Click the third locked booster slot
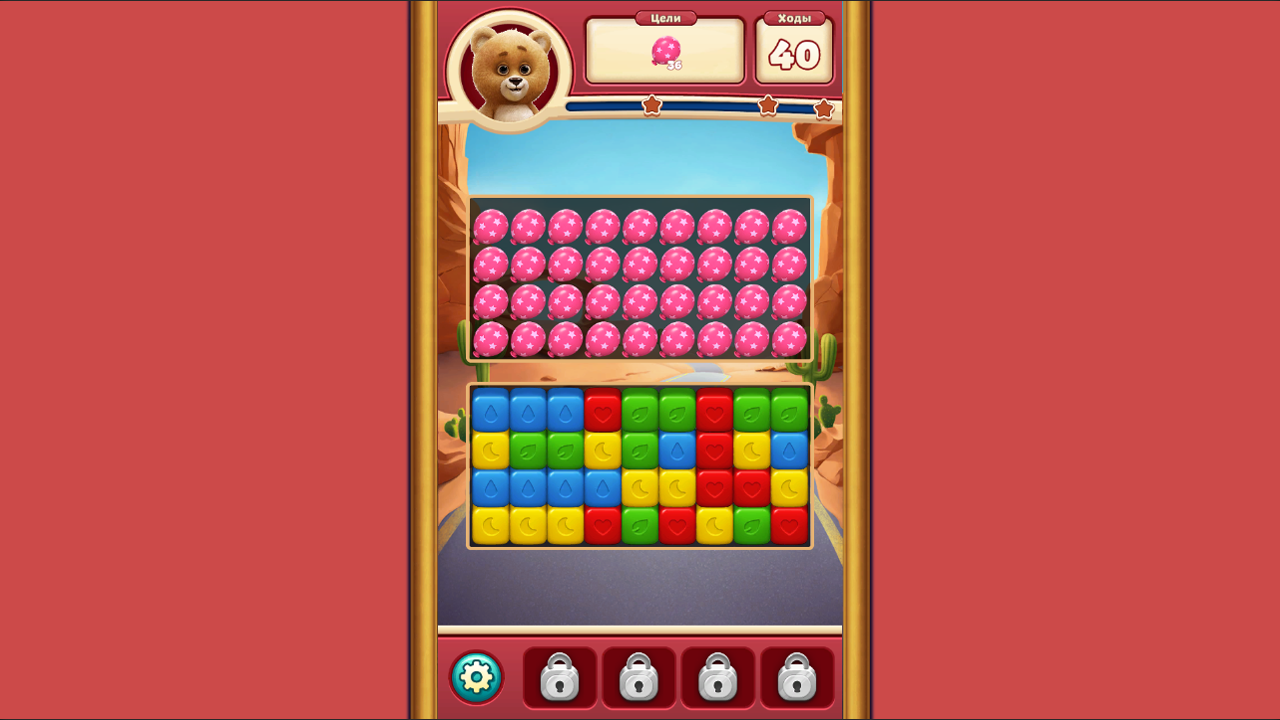1280x720 pixels. click(719, 677)
